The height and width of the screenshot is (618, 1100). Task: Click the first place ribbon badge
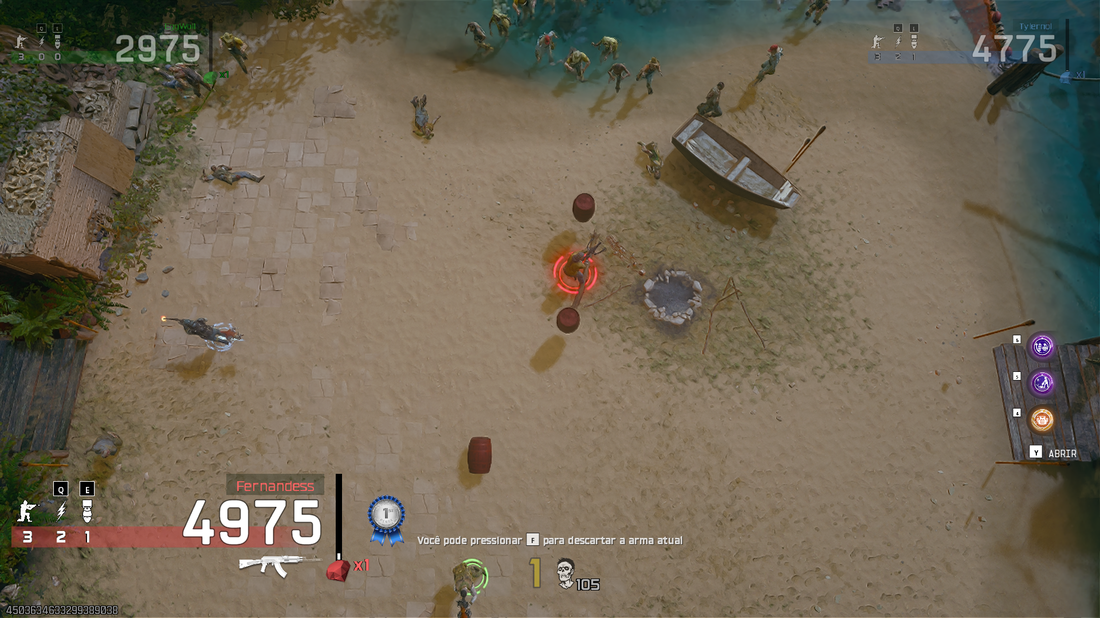coord(386,518)
